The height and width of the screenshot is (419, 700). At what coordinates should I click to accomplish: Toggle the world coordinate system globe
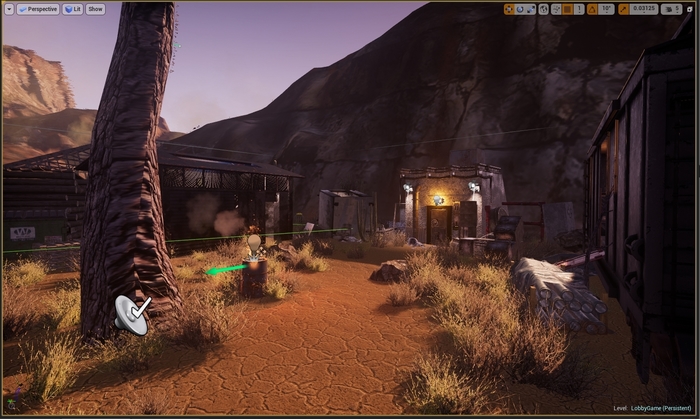(x=544, y=9)
